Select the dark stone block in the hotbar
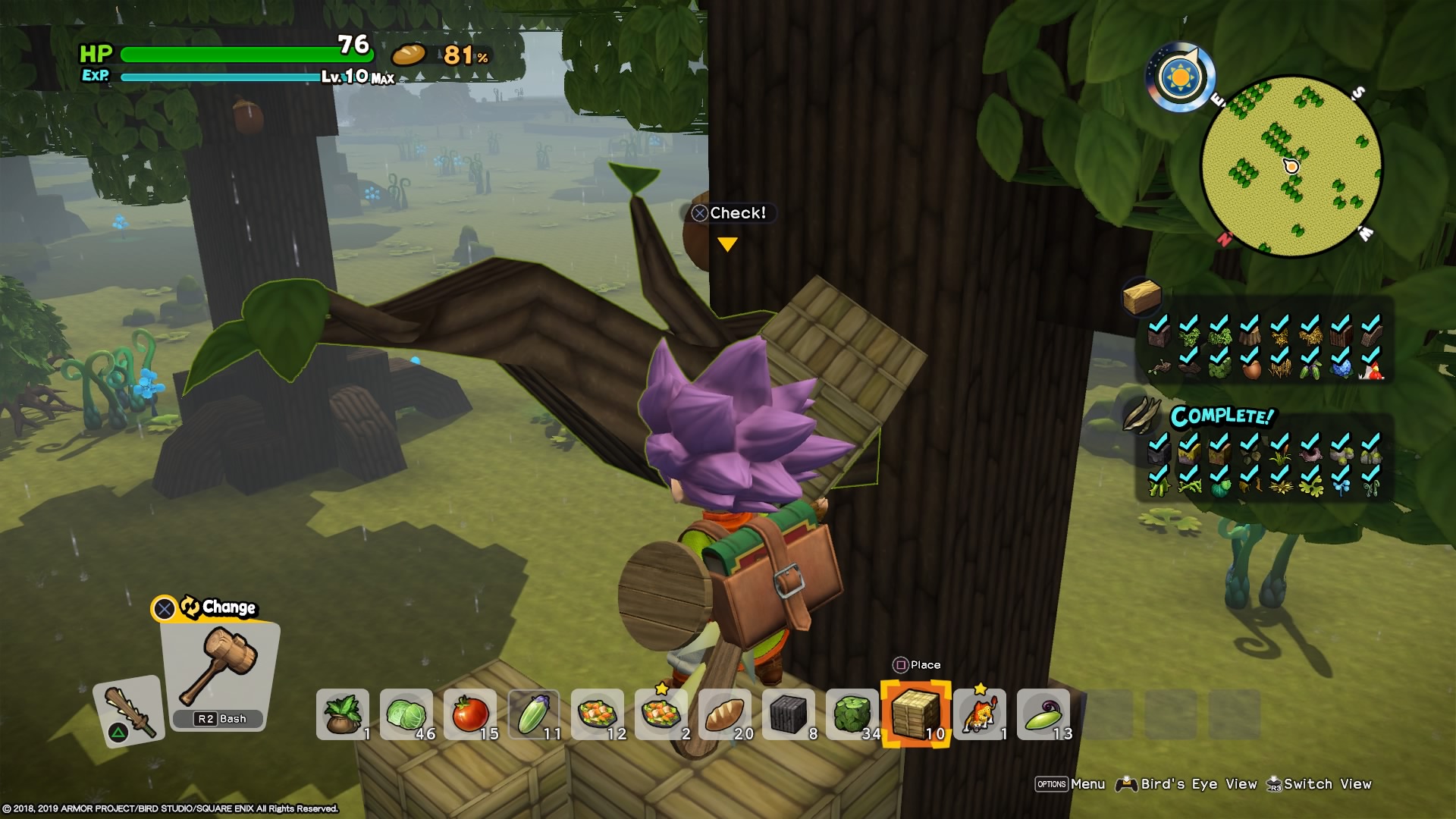 click(787, 713)
